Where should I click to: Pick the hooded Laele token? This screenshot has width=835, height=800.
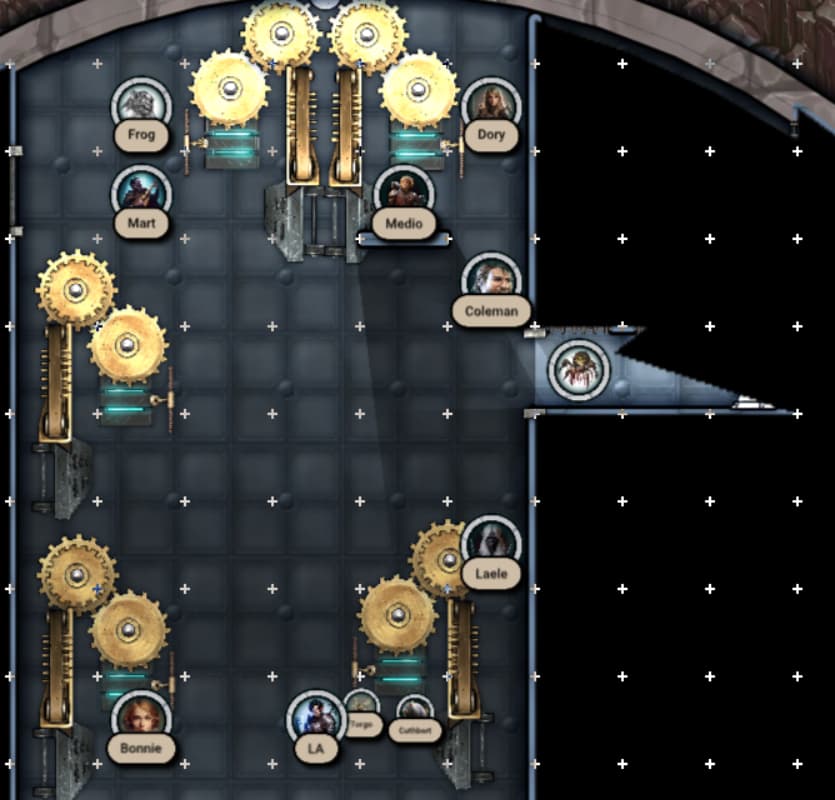(491, 543)
